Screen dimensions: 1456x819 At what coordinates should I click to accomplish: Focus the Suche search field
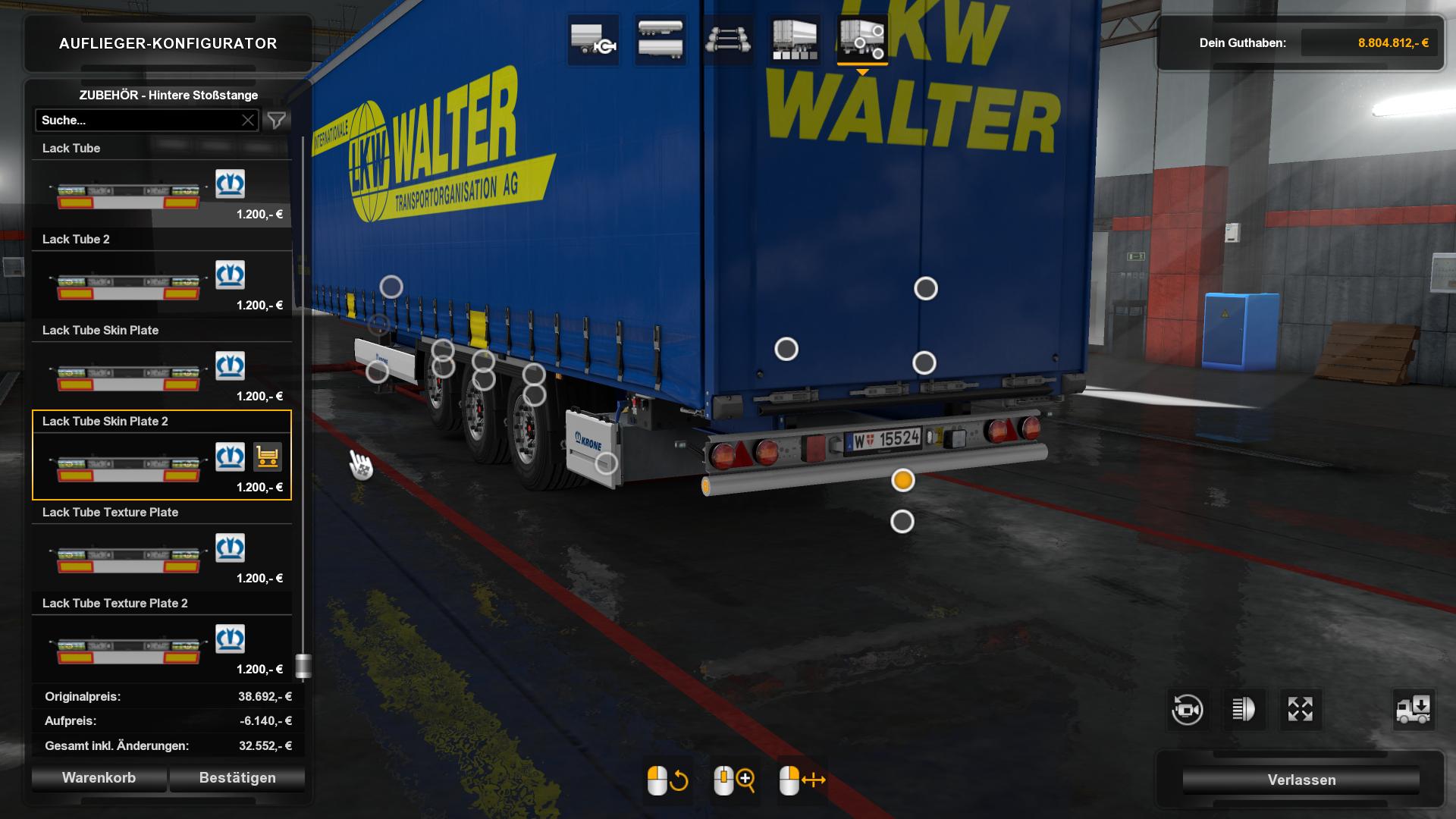(136, 121)
